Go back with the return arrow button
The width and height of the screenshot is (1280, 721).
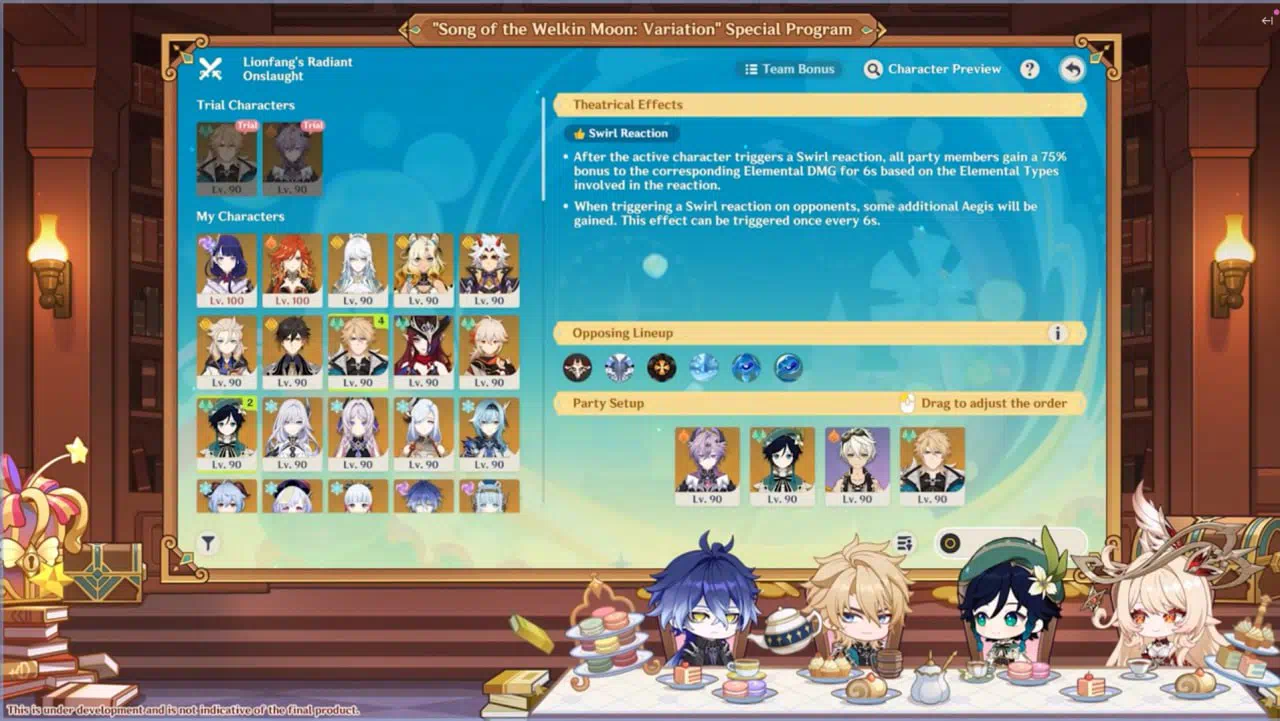click(1072, 69)
